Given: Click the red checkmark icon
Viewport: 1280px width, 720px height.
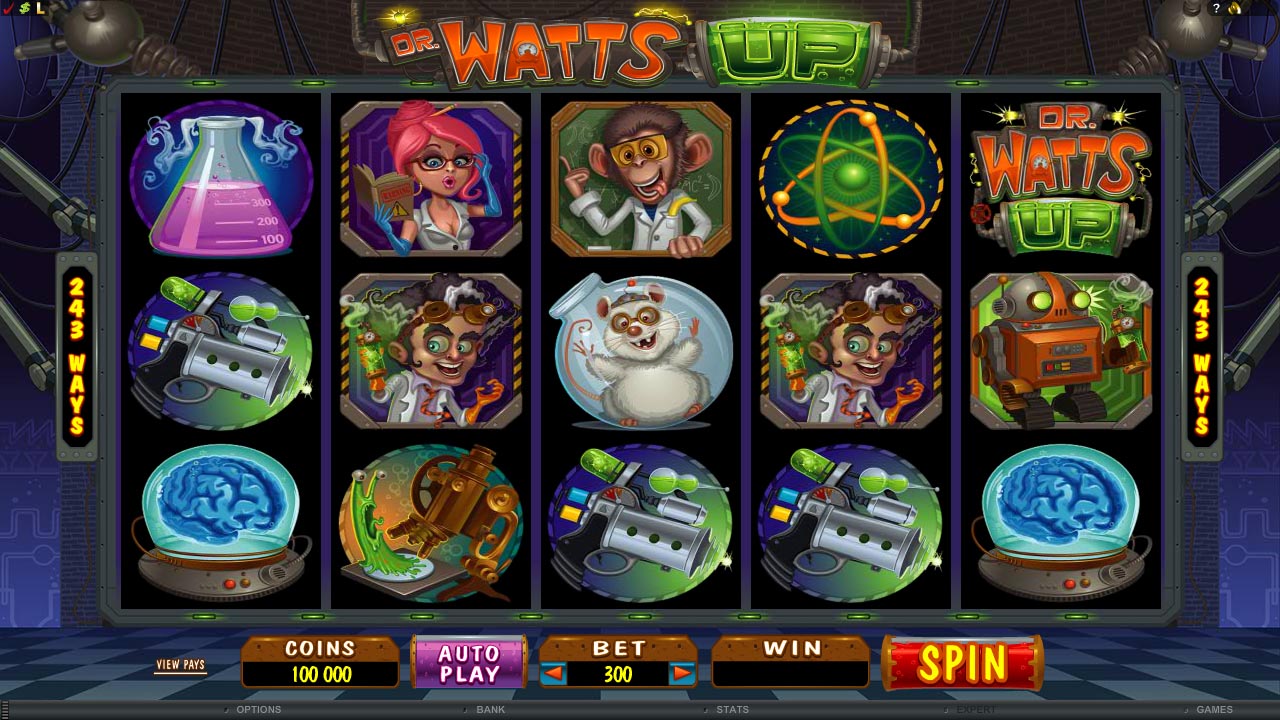Looking at the screenshot, I should coord(8,8).
